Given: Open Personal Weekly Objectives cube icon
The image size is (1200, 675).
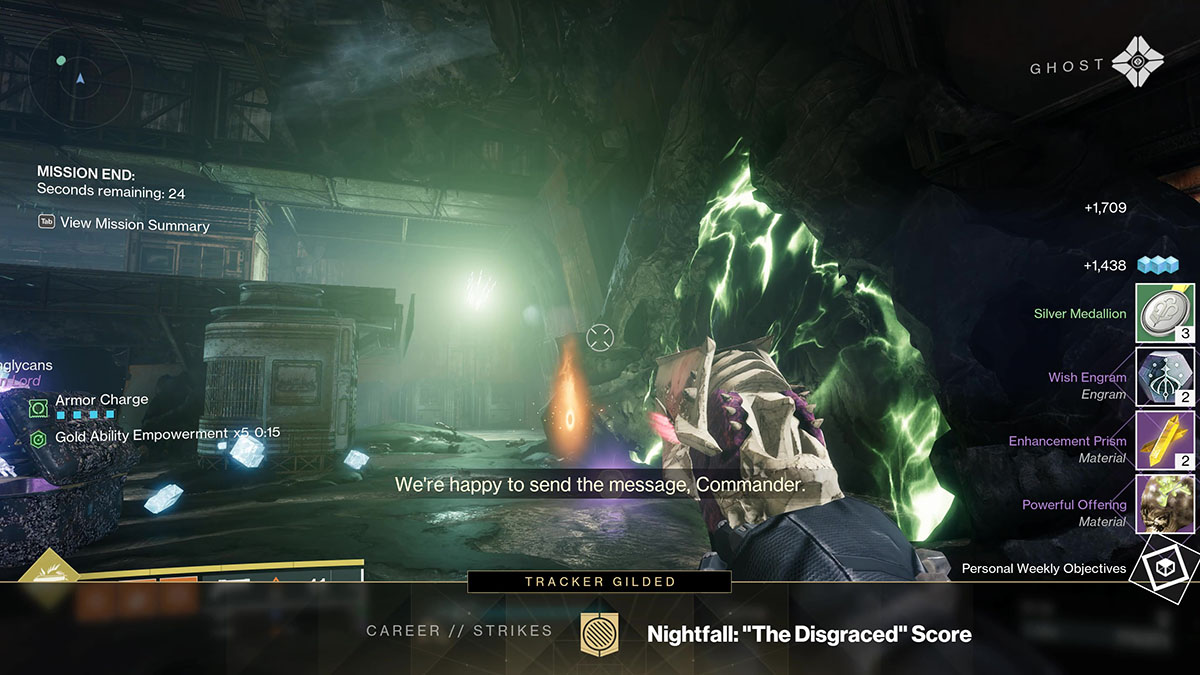Looking at the screenshot, I should point(1165,567).
